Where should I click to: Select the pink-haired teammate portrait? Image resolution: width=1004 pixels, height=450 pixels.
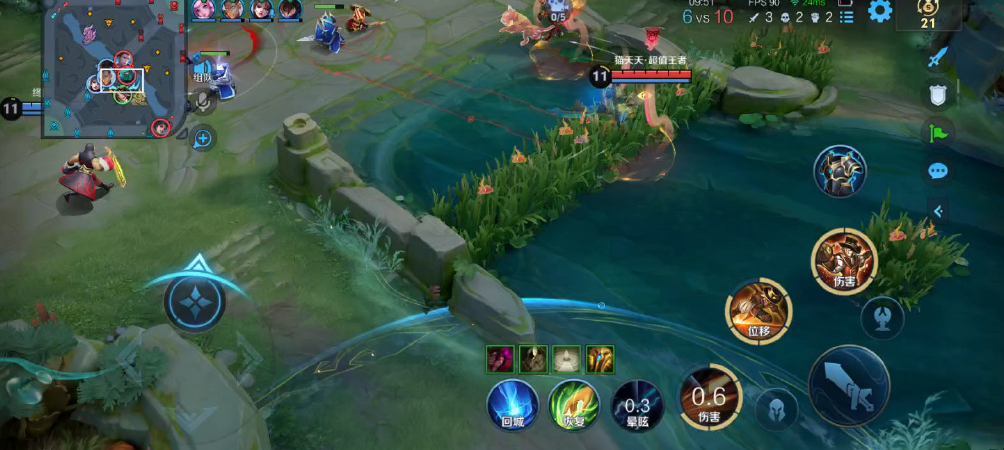[x=204, y=10]
